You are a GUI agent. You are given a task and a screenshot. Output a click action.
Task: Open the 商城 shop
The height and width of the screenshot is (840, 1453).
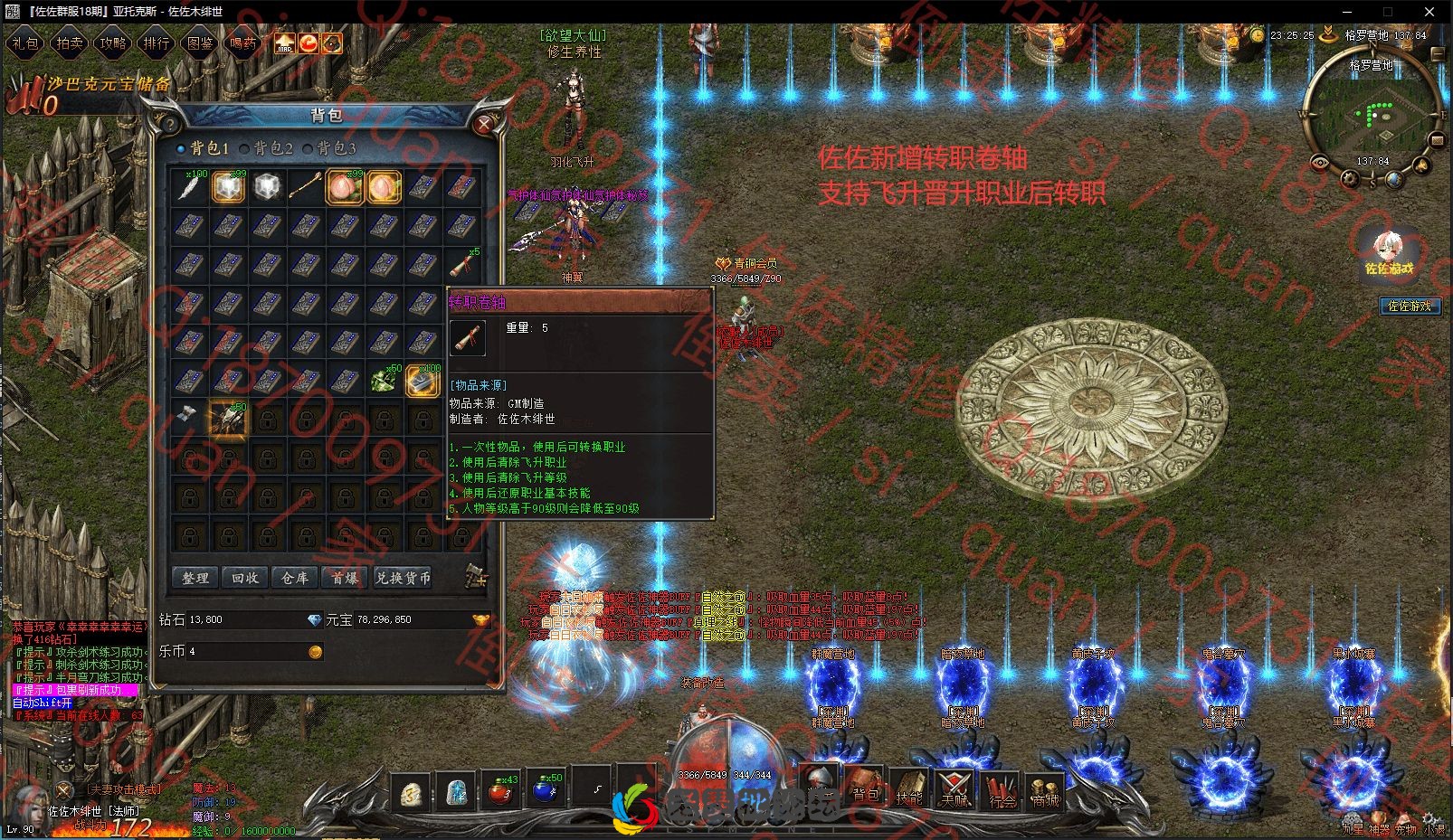[x=1045, y=789]
